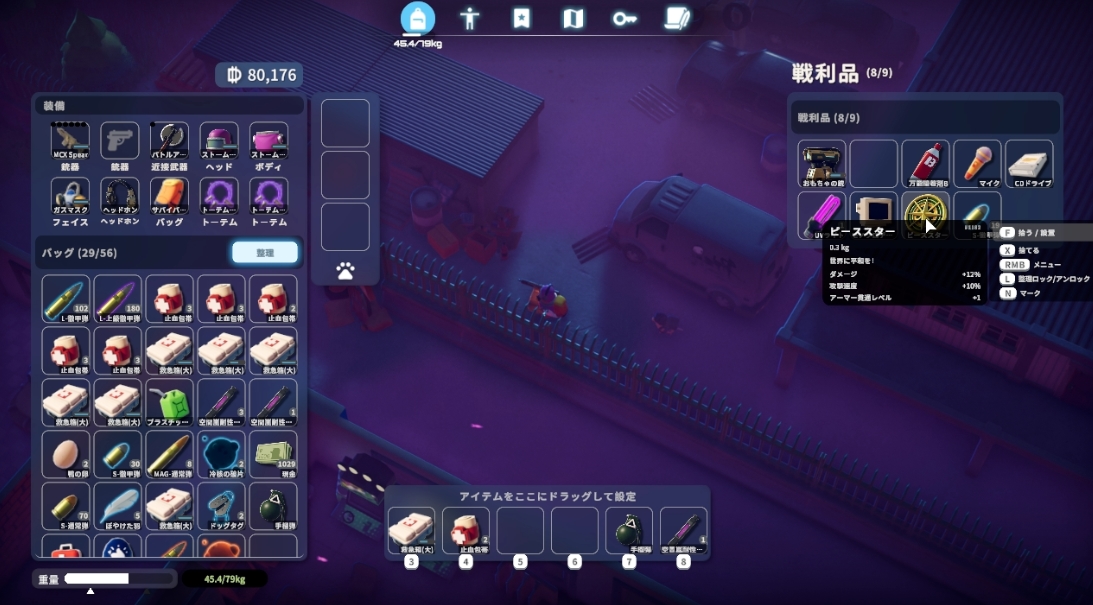Viewport: 1093px width, 605px height.
Task: Pick up the red 万能接着剤B tube
Action: pyautogui.click(x=925, y=163)
